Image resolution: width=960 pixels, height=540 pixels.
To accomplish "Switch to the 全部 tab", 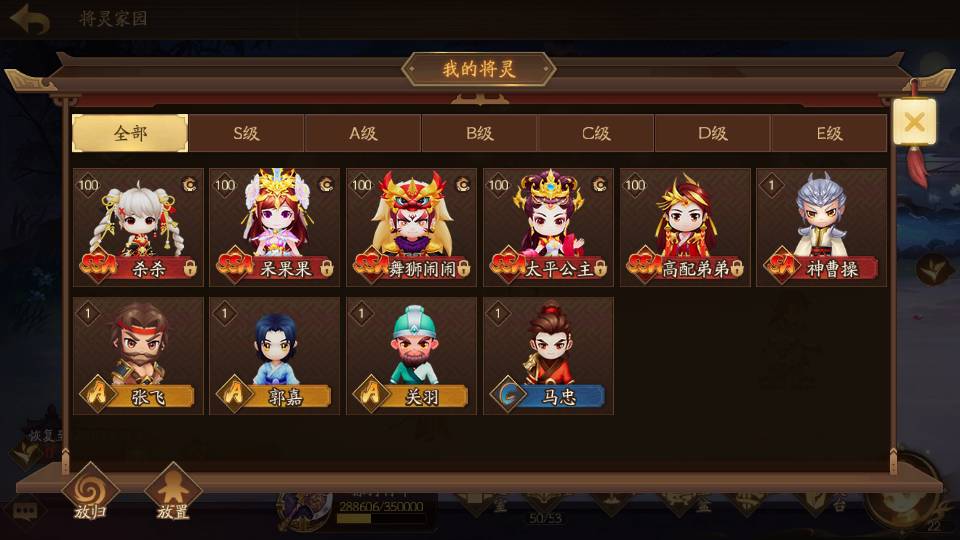I will point(130,133).
